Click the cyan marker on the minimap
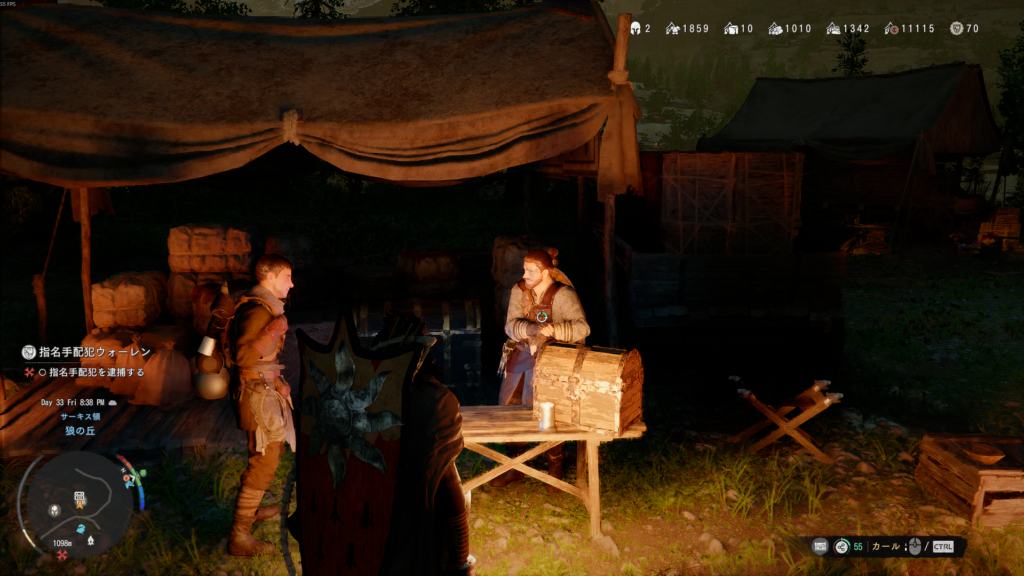1024x576 pixels. coord(81,528)
